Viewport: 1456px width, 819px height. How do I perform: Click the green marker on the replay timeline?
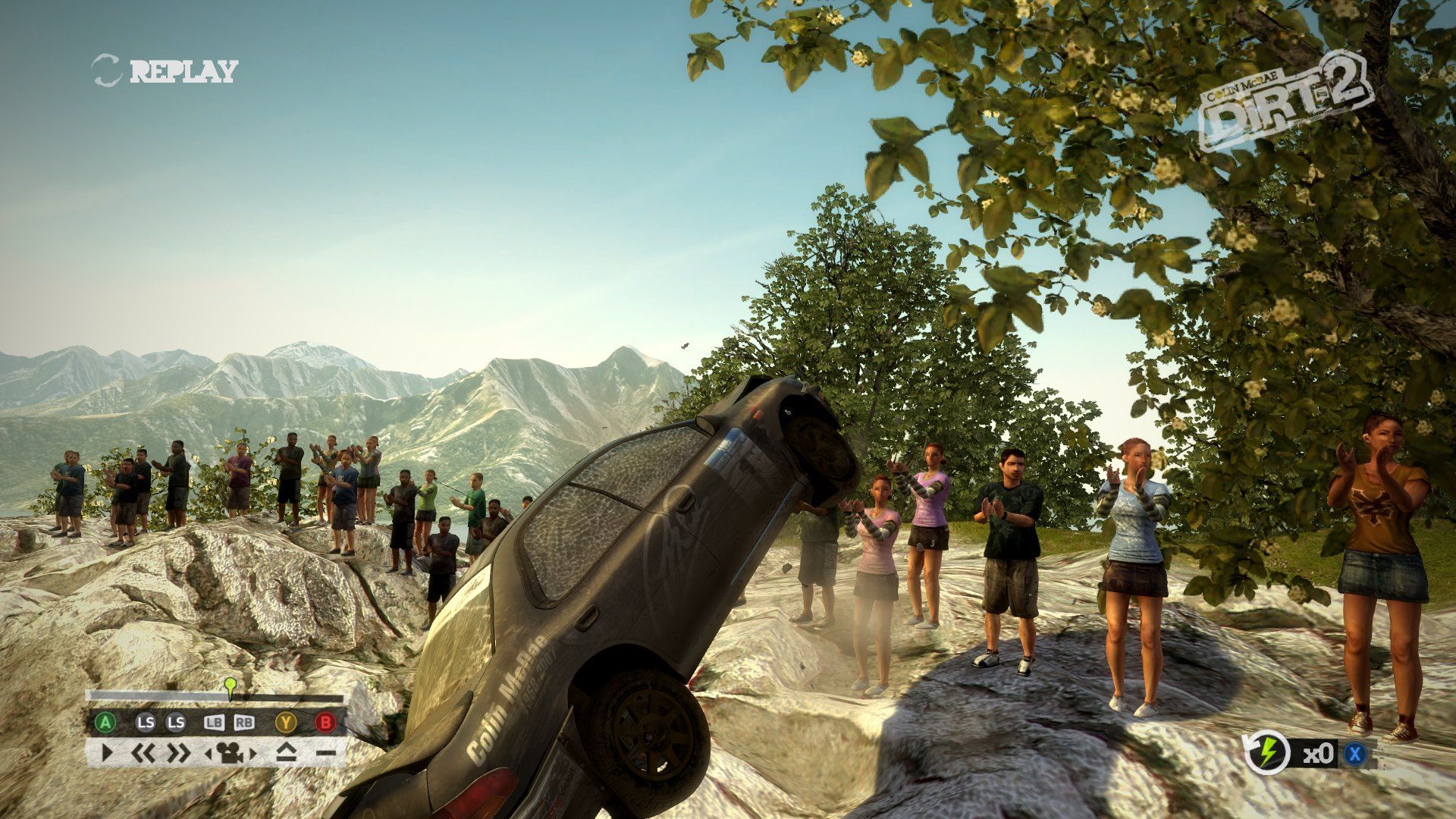pyautogui.click(x=230, y=686)
